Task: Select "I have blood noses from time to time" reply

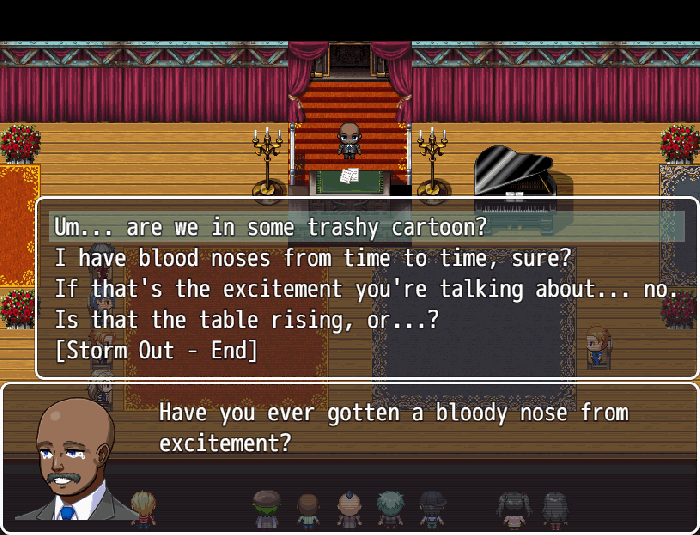Action: pos(312,258)
